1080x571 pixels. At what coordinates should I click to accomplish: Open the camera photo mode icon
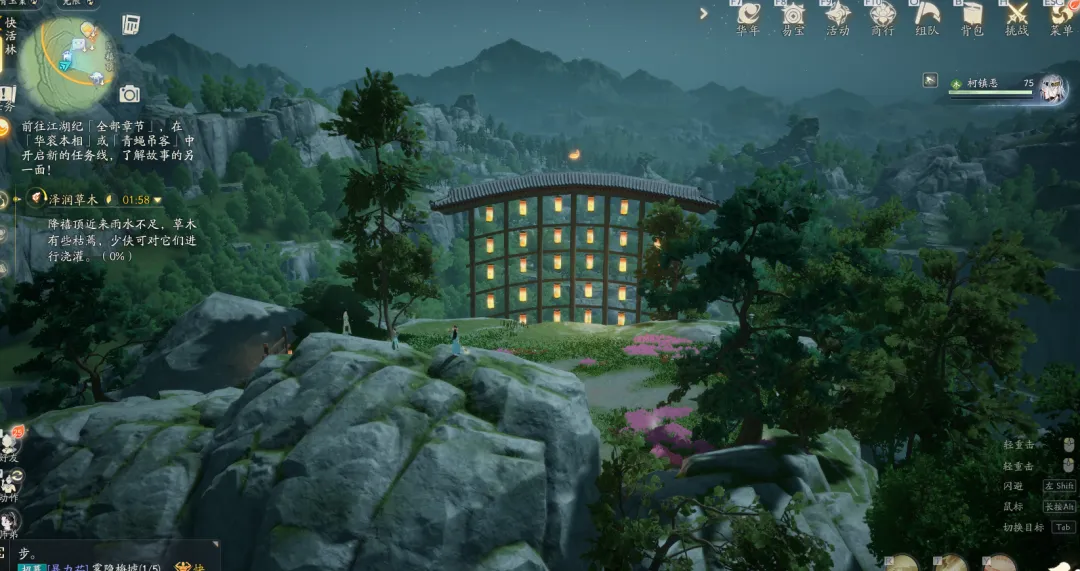[129, 94]
